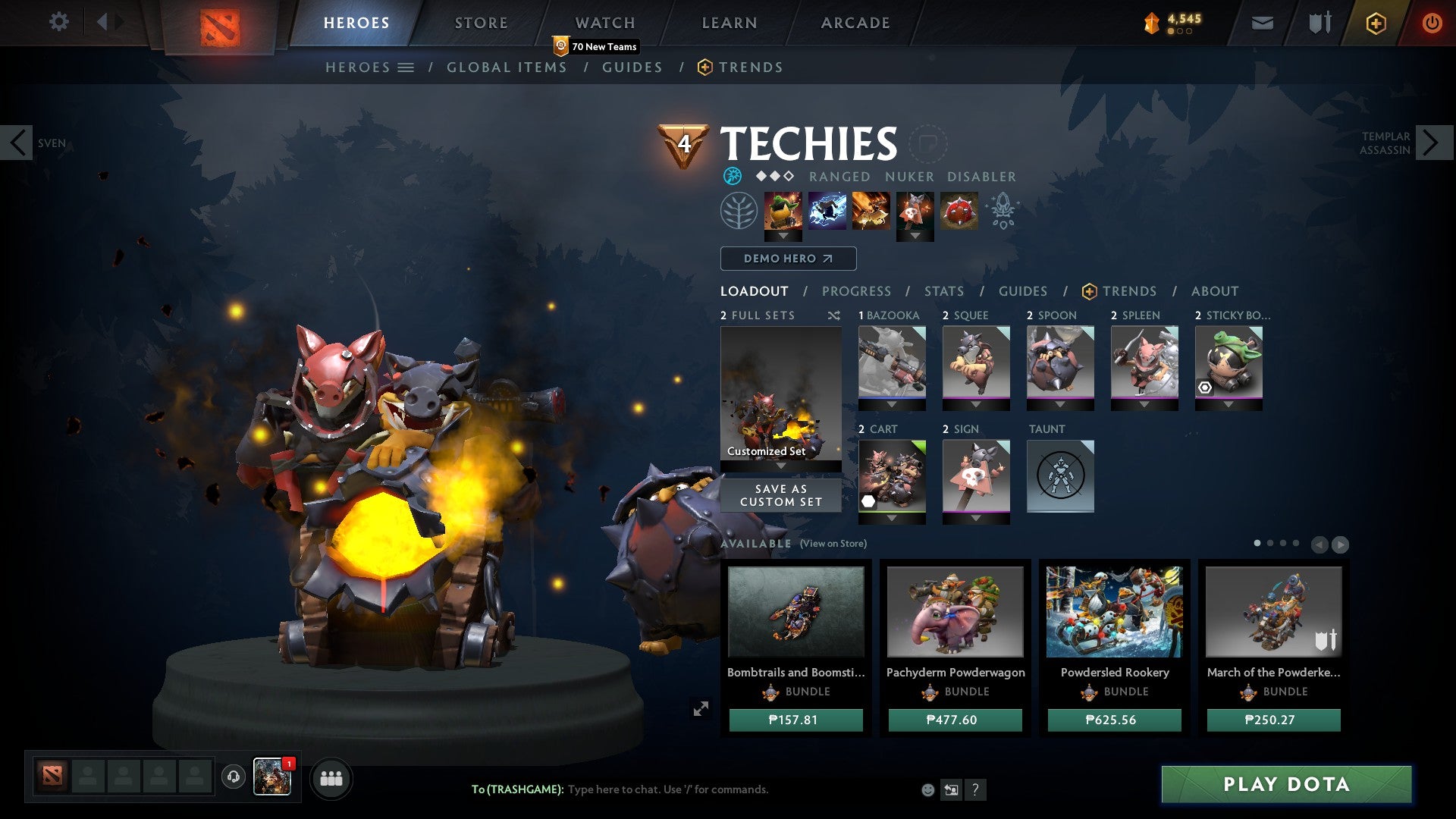Open the Dota Plus hexagon icon
Image resolution: width=1456 pixels, height=819 pixels.
(x=1376, y=23)
